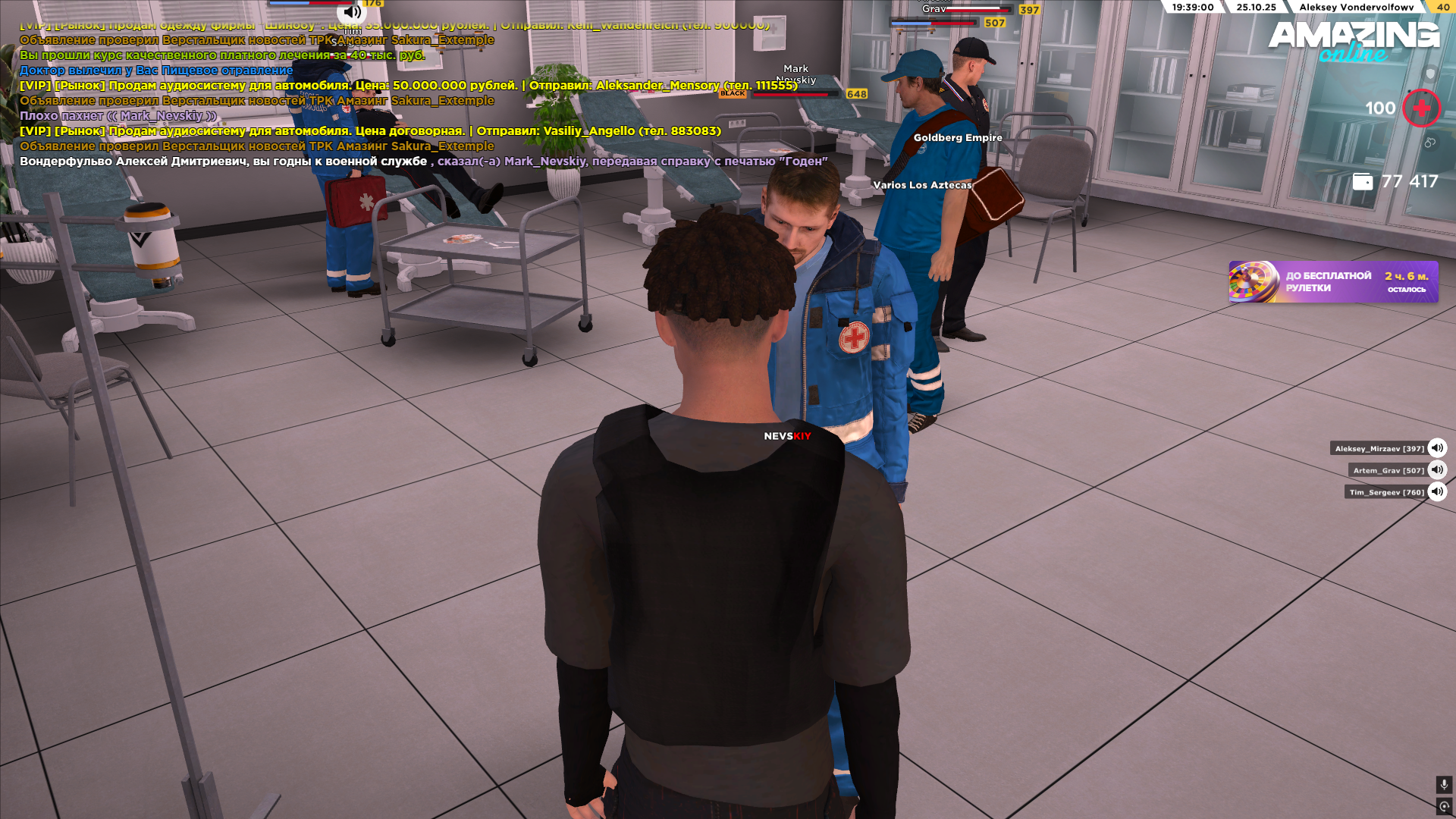
Task: Toggle Artem_Grav's voice speaker icon
Action: [x=1437, y=470]
